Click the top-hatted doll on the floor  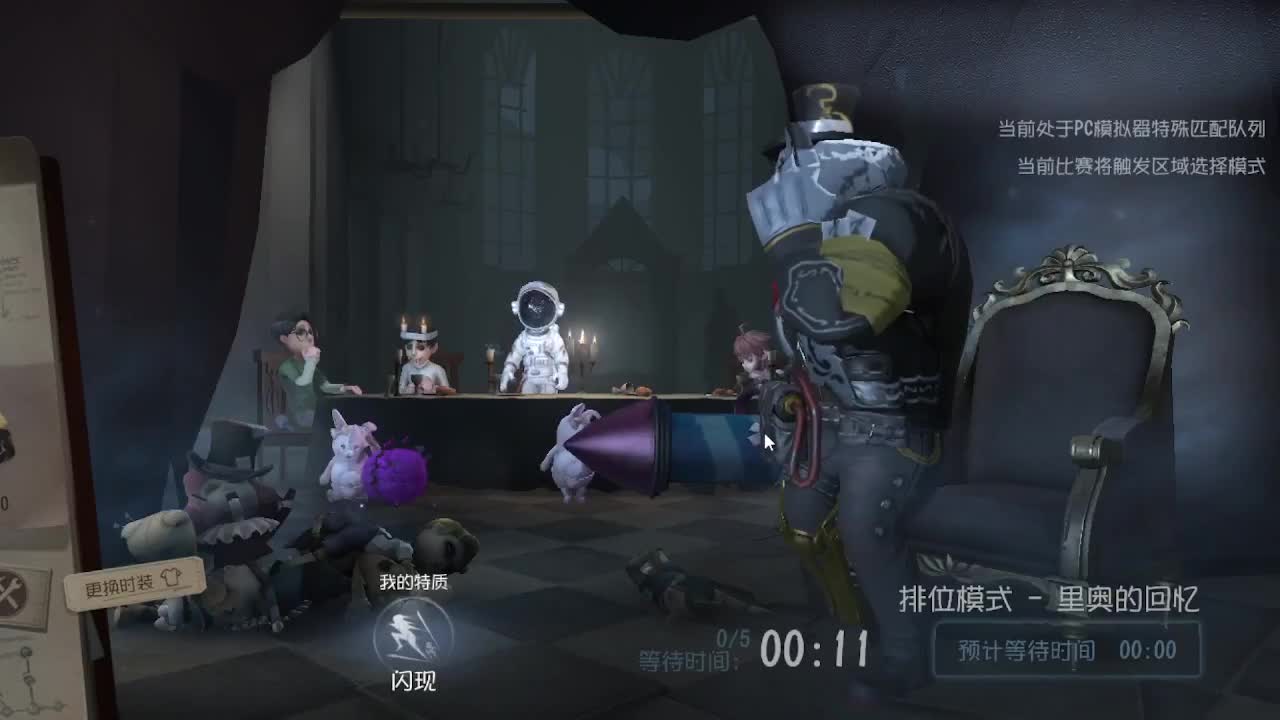(232, 480)
